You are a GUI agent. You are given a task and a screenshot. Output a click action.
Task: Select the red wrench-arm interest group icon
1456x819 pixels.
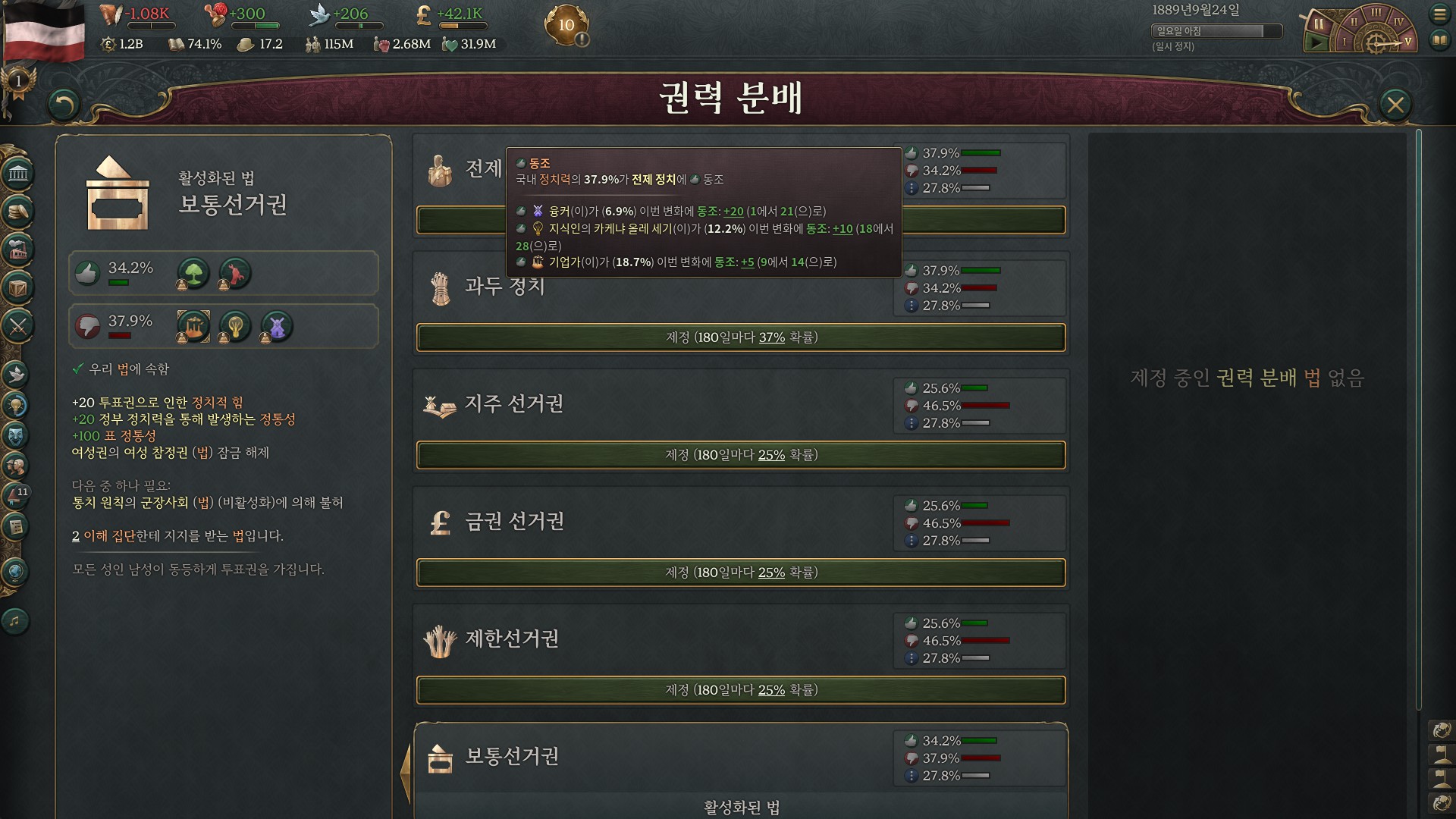coord(235,273)
